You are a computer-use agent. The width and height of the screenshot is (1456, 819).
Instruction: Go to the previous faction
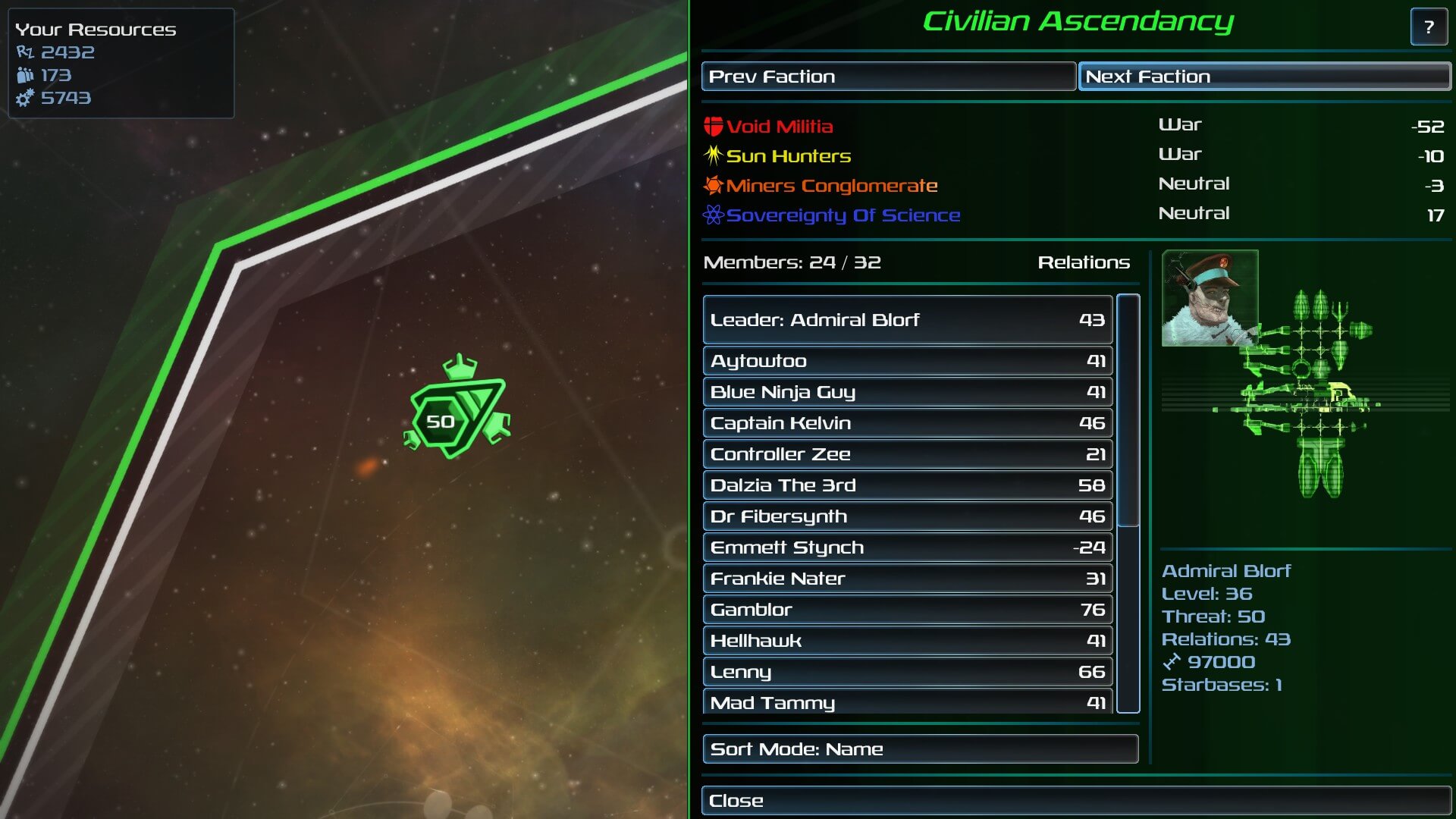(x=888, y=77)
